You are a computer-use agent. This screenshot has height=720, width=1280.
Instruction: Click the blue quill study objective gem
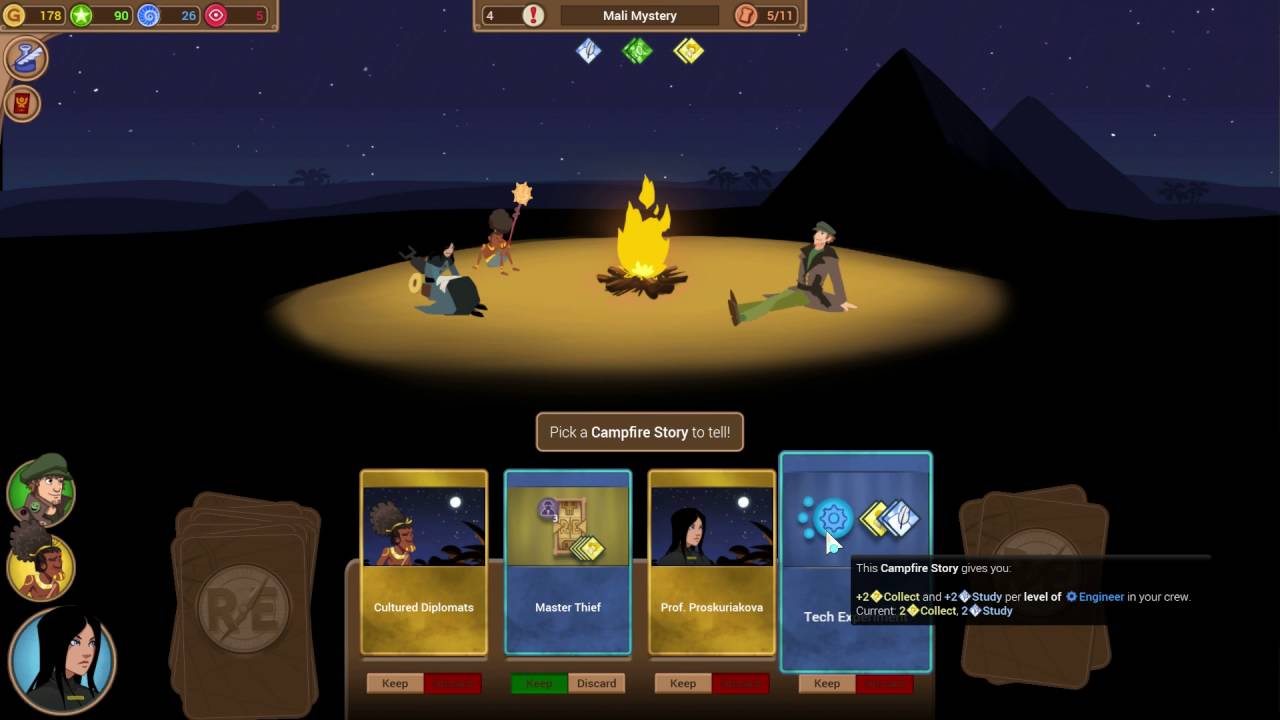(x=589, y=50)
